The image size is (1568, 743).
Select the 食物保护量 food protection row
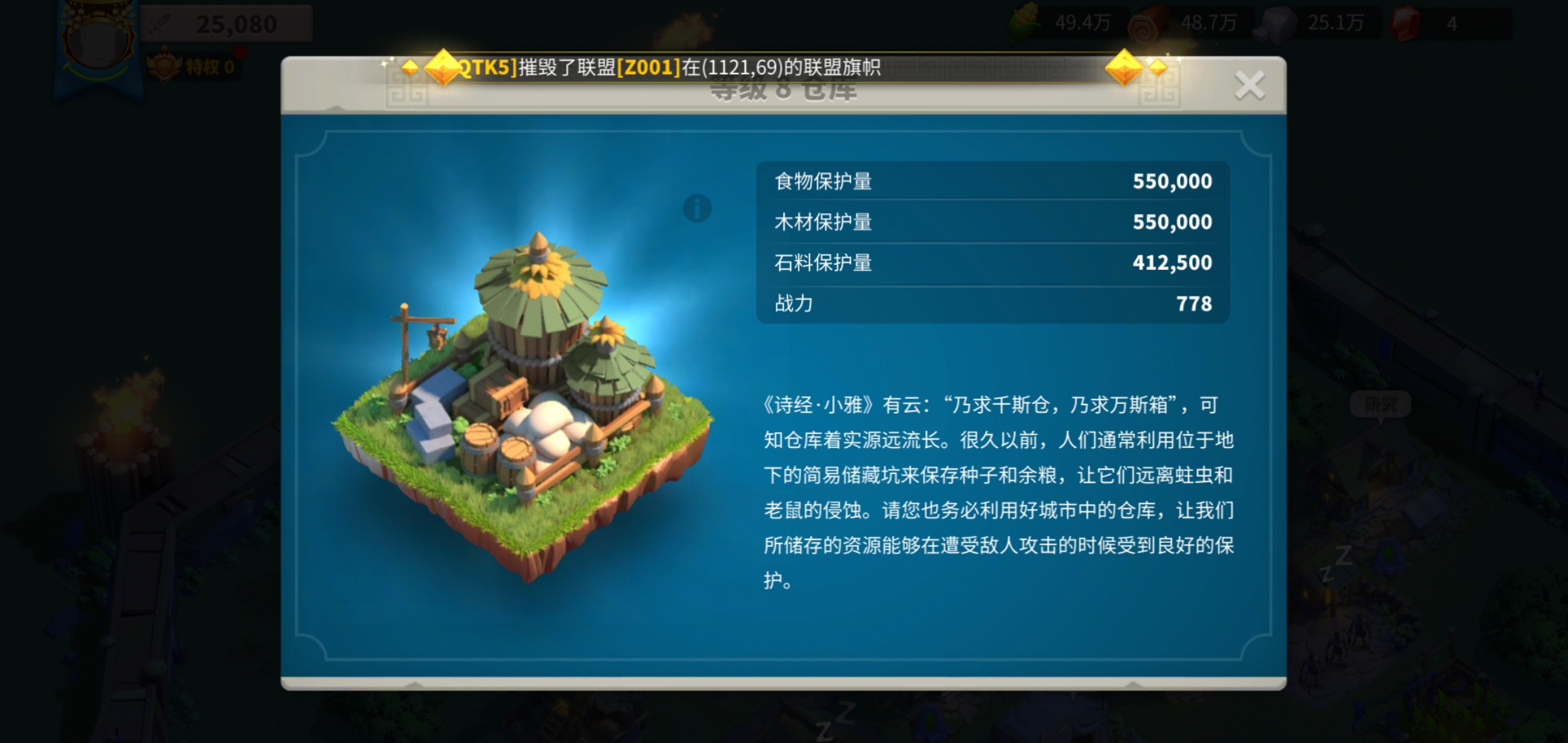[990, 181]
